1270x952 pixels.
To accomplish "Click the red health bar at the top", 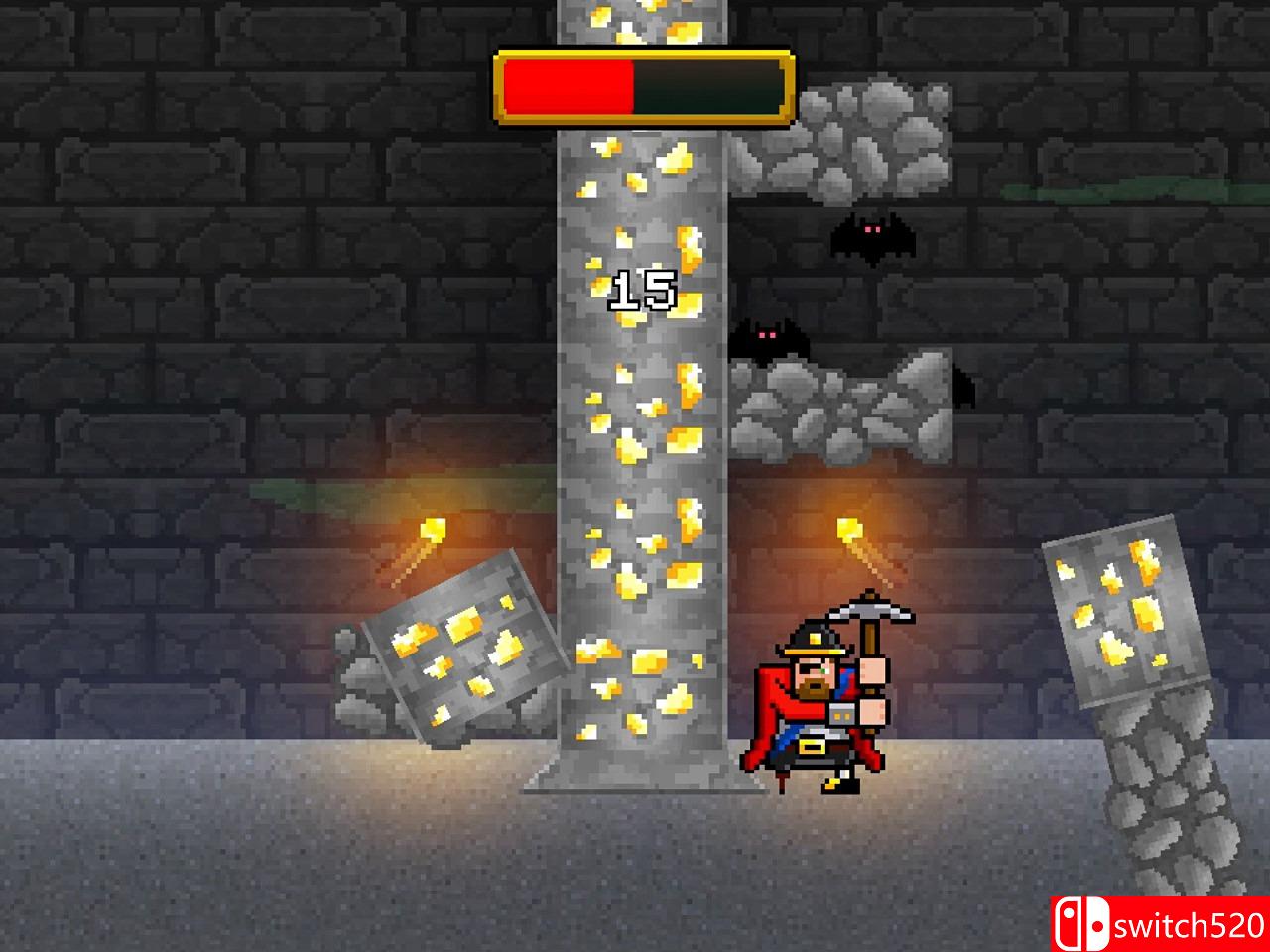I will pyautogui.click(x=566, y=86).
